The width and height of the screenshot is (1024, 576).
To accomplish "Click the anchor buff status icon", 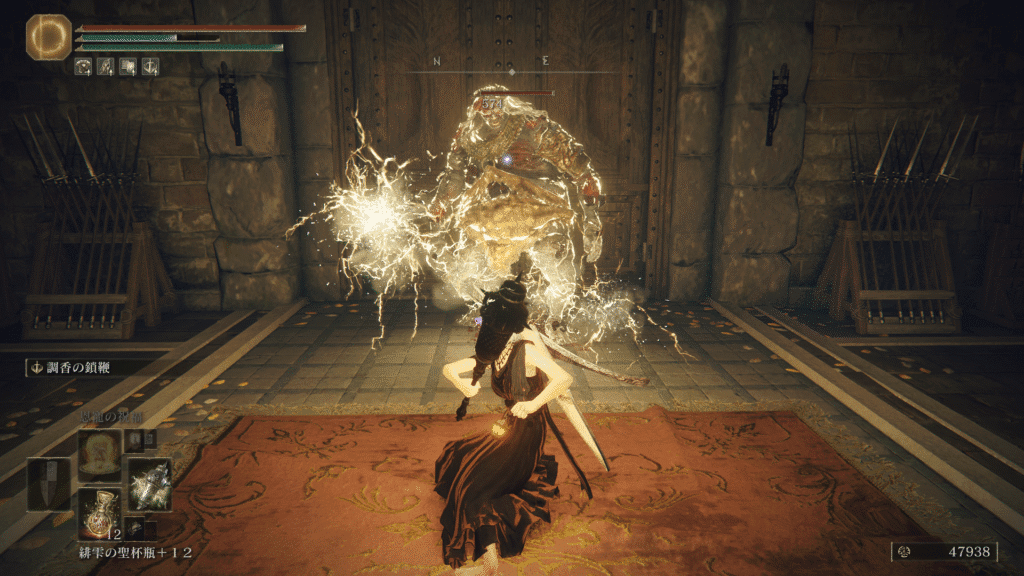I will [150, 68].
